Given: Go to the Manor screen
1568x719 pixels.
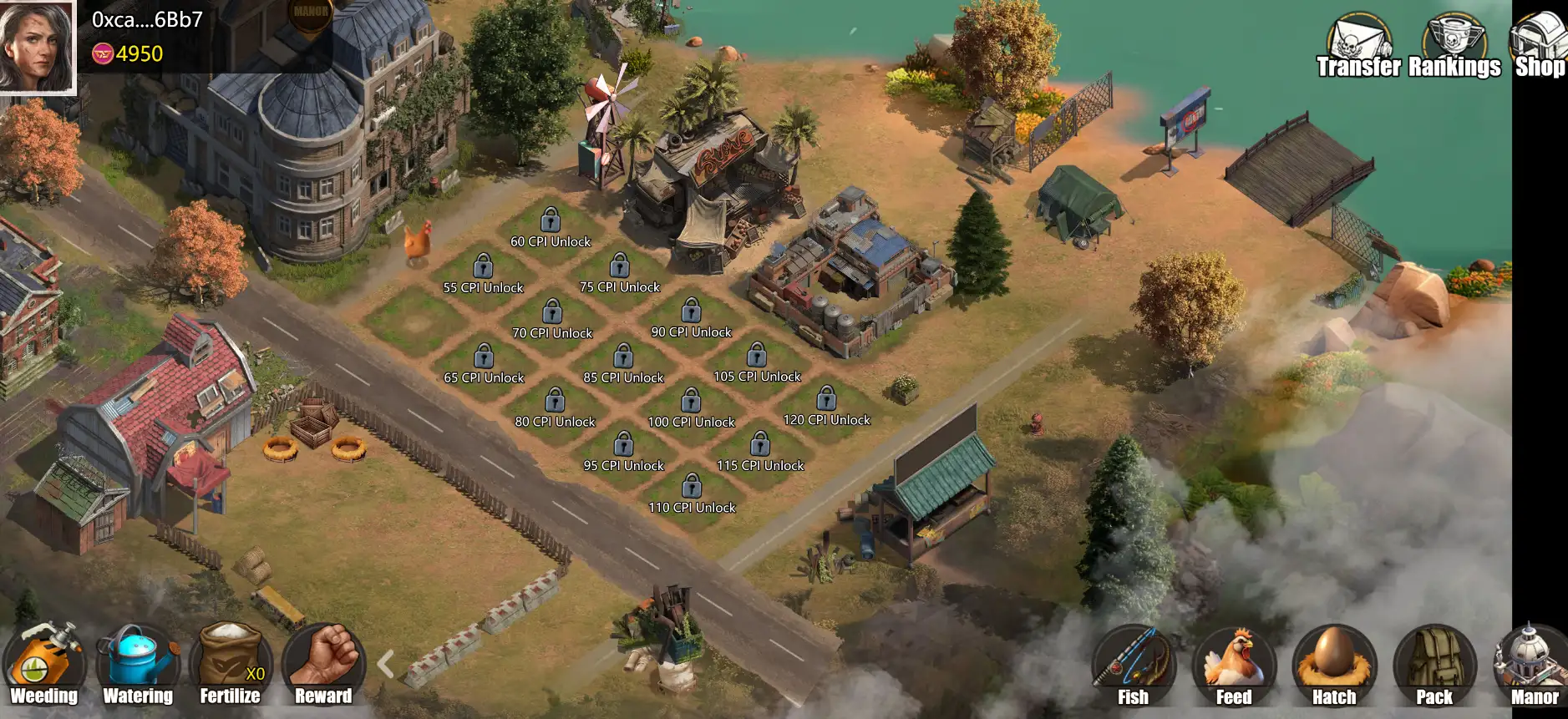Looking at the screenshot, I should click(x=1534, y=667).
